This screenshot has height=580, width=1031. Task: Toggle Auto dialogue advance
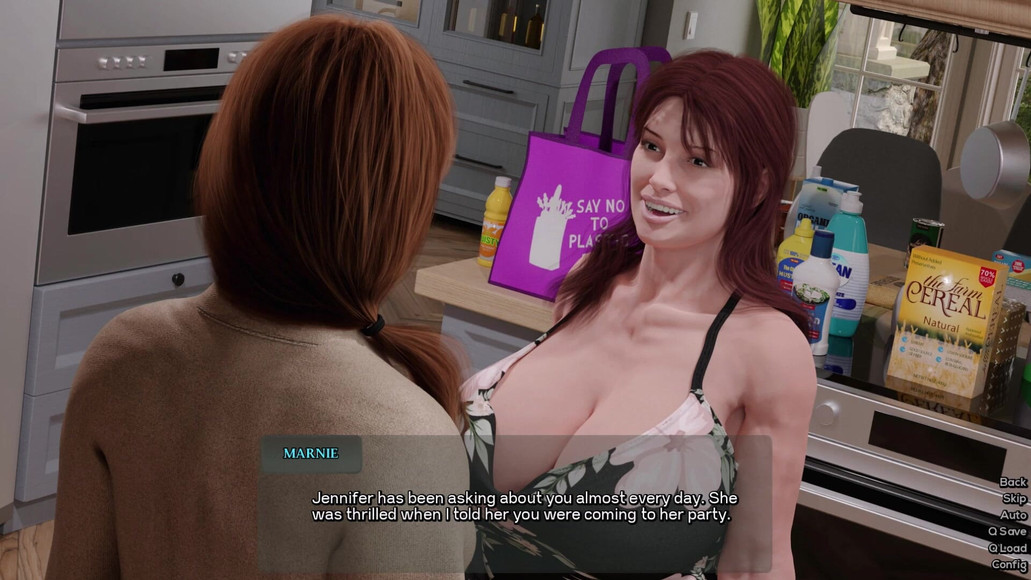point(1012,515)
